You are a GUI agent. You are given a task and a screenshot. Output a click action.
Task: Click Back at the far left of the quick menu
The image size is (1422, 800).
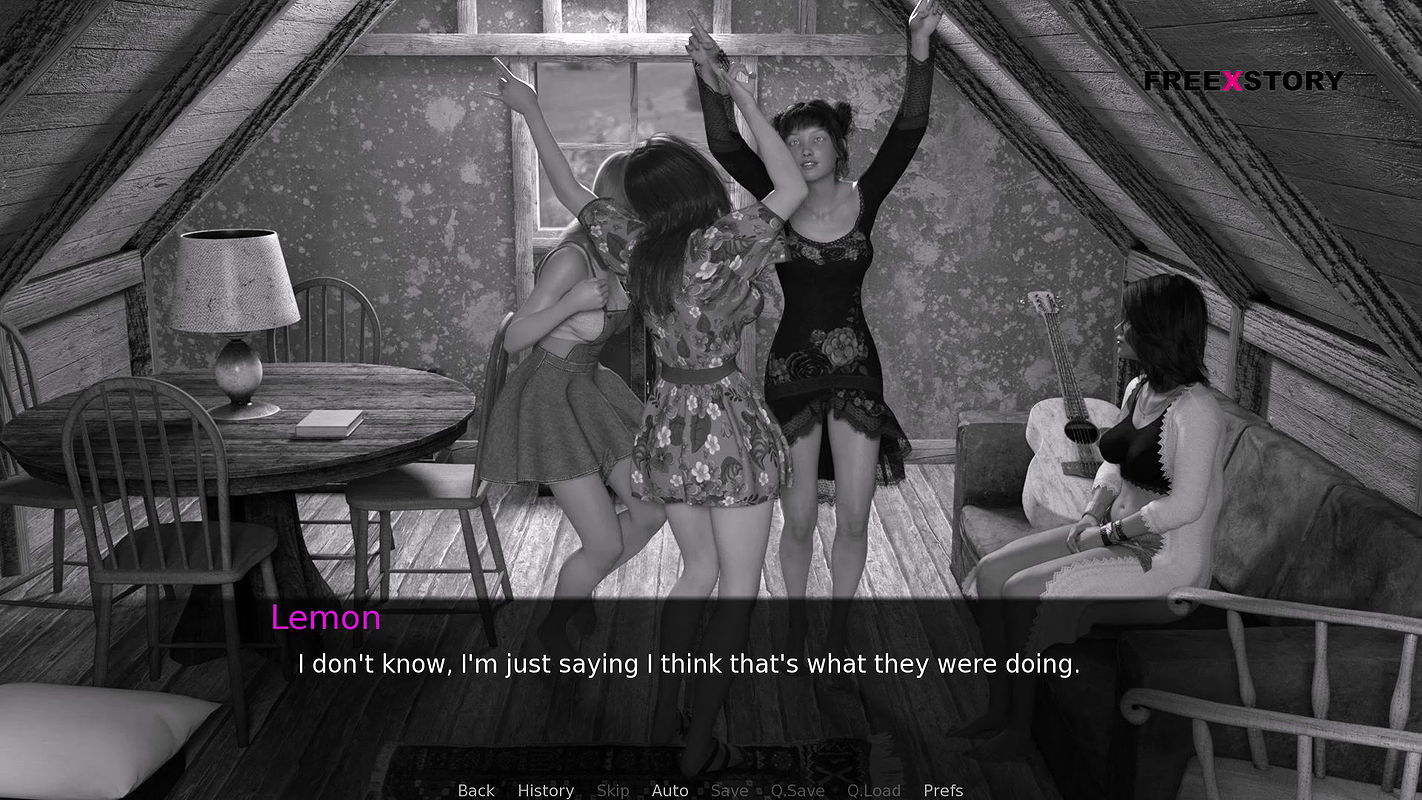coord(475,790)
